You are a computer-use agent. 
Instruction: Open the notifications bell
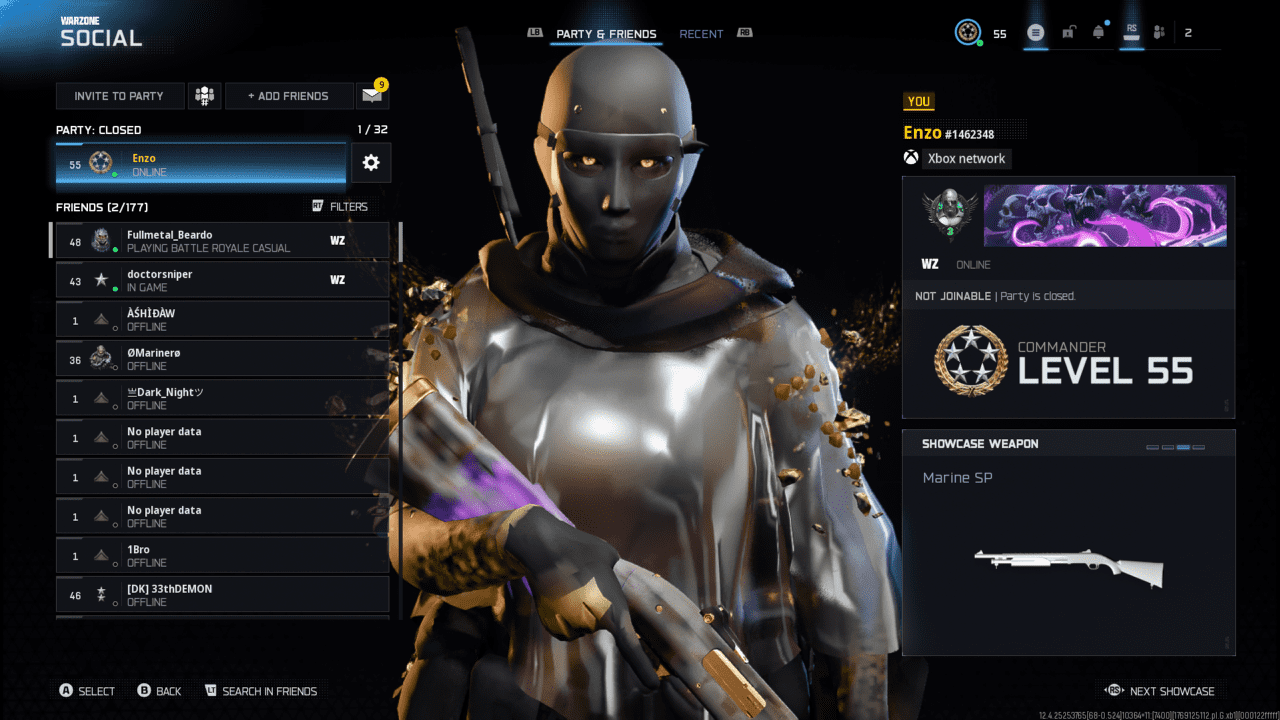click(1099, 33)
